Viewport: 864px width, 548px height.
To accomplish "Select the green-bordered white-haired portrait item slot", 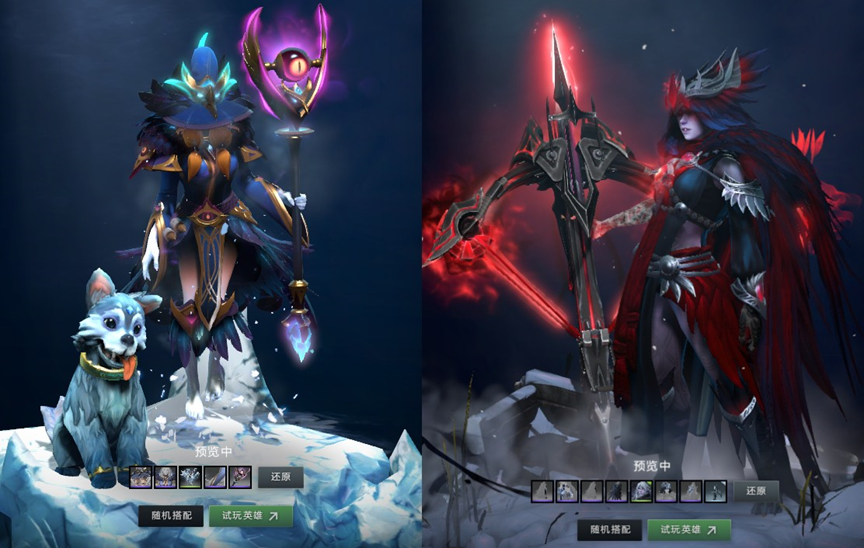I will click(x=641, y=491).
